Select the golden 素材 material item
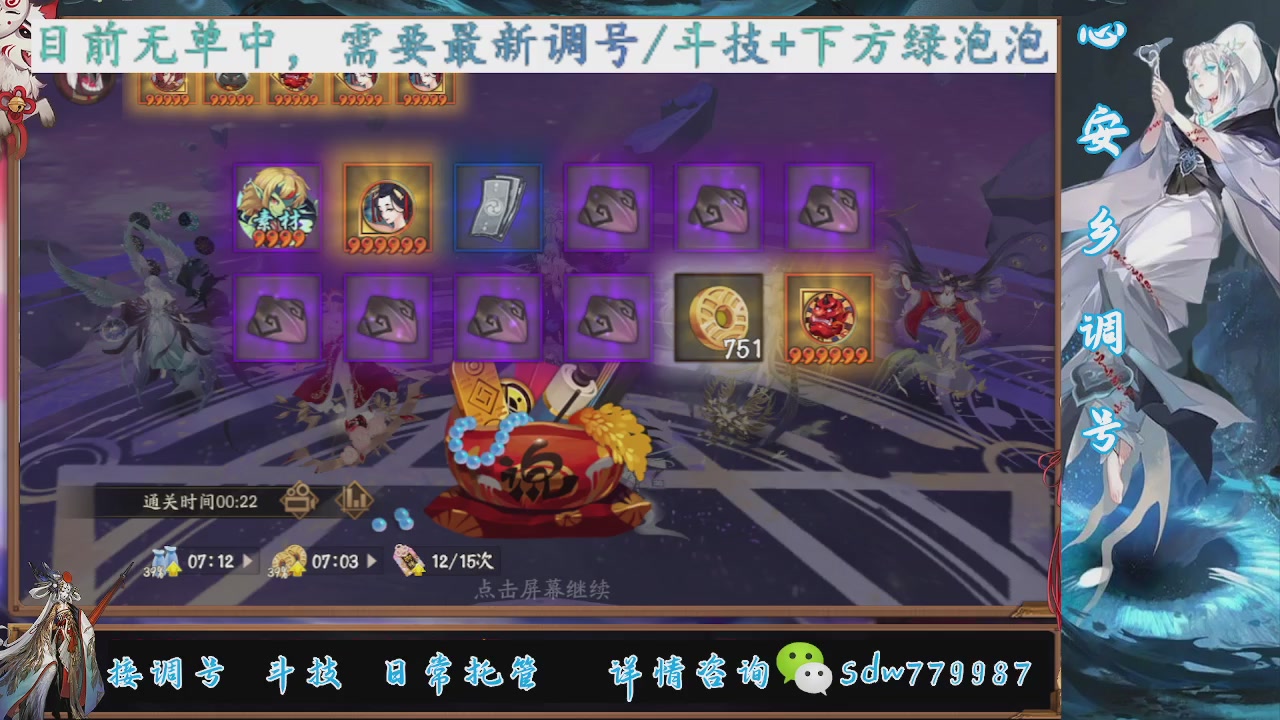 click(277, 207)
